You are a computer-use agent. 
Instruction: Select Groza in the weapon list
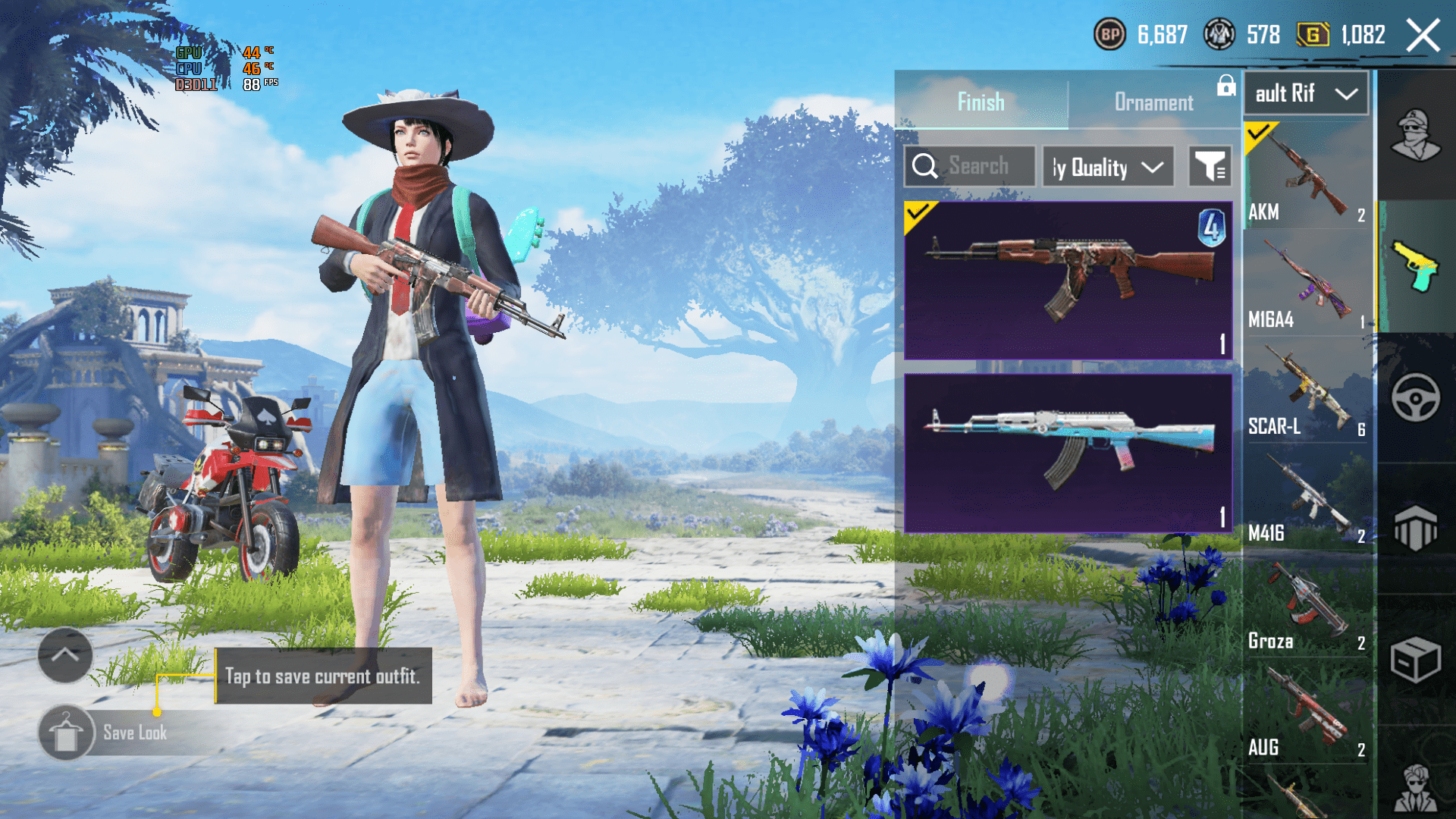[1306, 605]
